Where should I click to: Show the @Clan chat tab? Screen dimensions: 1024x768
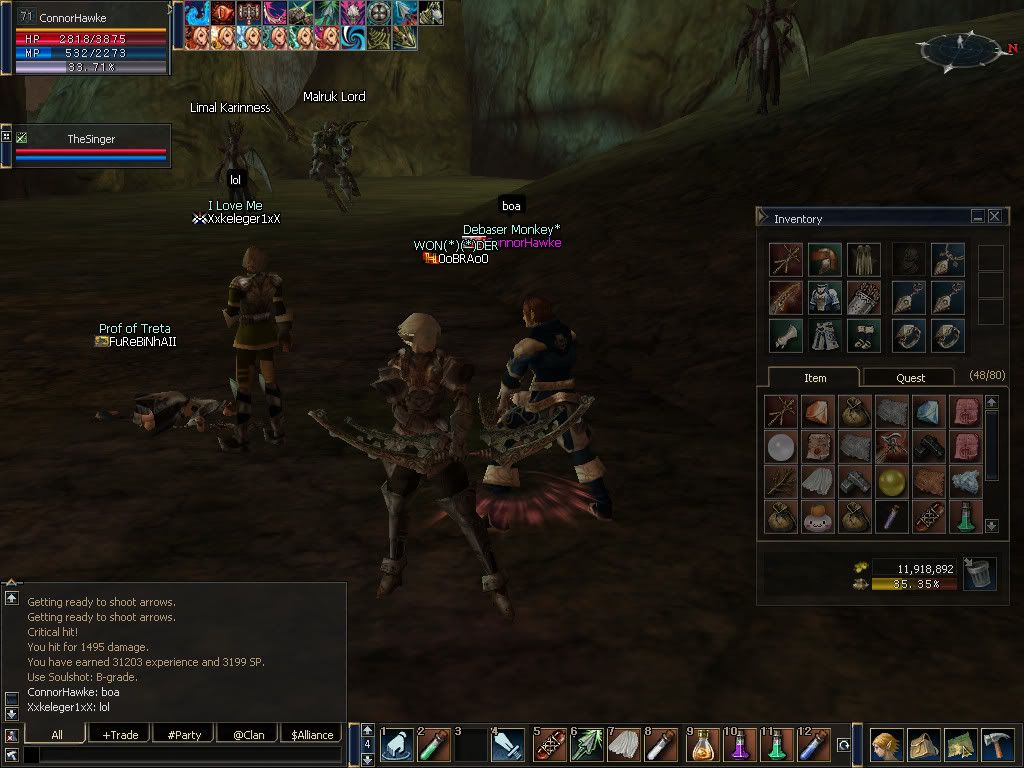coord(247,735)
